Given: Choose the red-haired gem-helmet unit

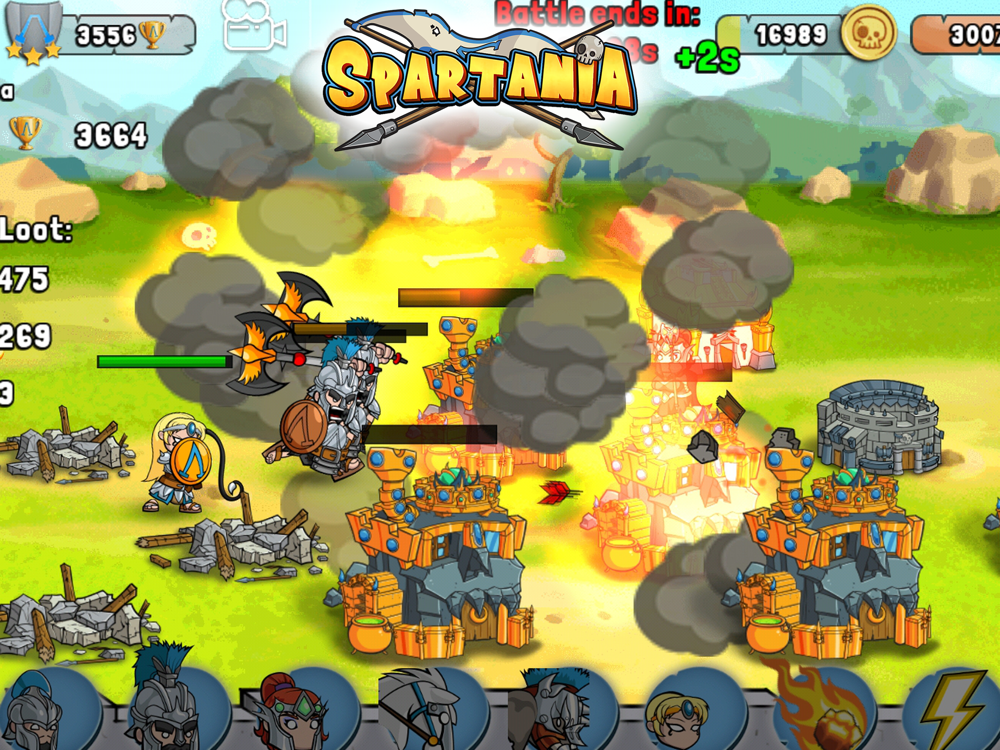Looking at the screenshot, I should (293, 712).
